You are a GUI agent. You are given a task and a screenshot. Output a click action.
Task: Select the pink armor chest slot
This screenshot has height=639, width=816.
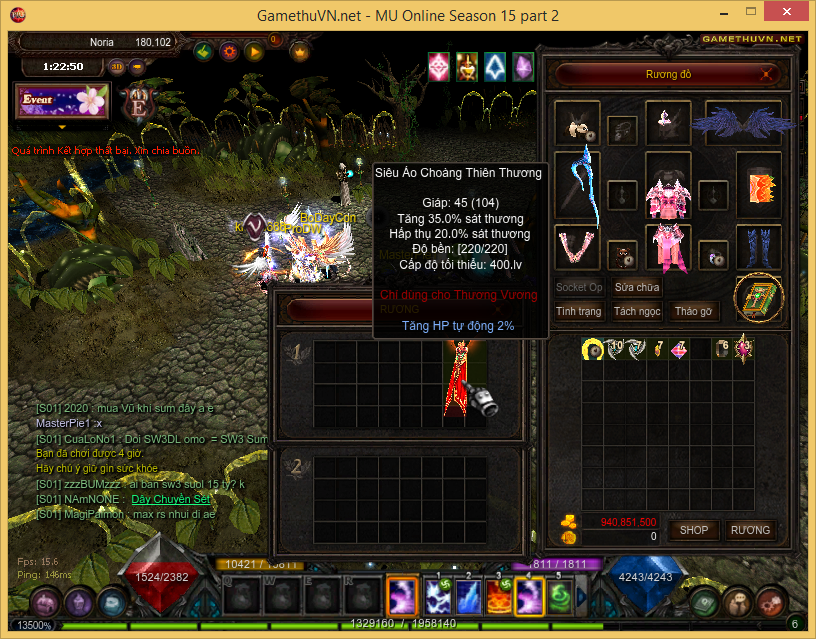pyautogui.click(x=668, y=185)
